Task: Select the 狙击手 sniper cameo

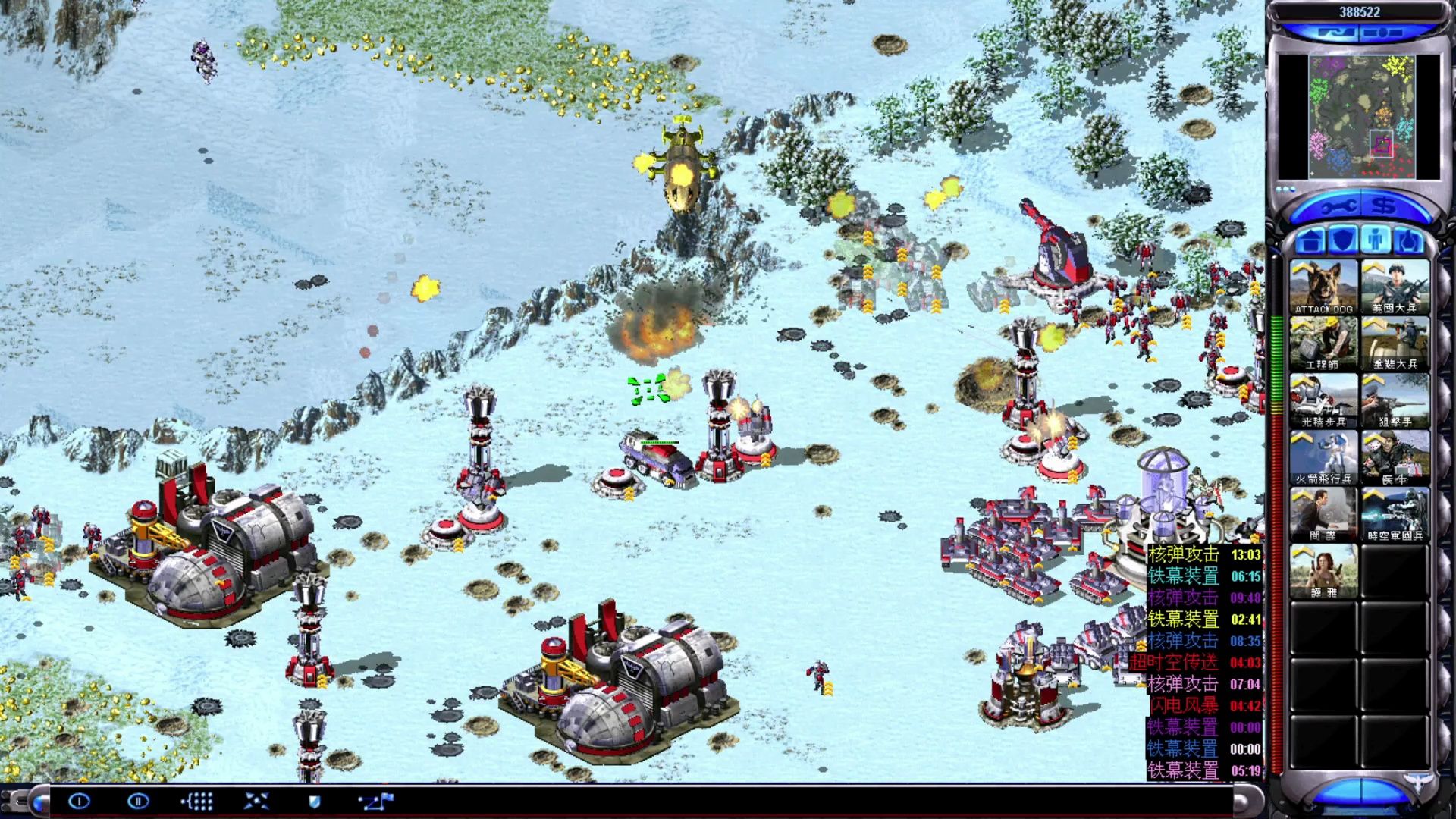Action: click(1395, 400)
